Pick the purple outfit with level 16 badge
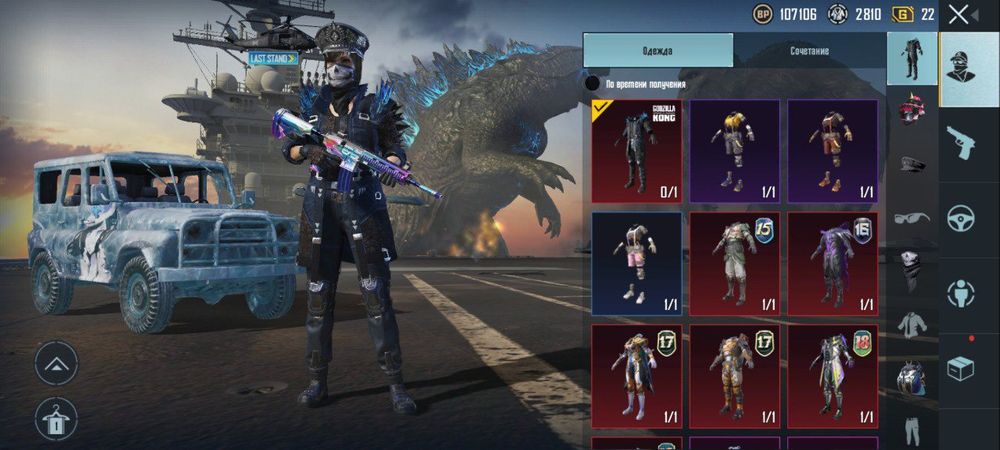 (832, 263)
